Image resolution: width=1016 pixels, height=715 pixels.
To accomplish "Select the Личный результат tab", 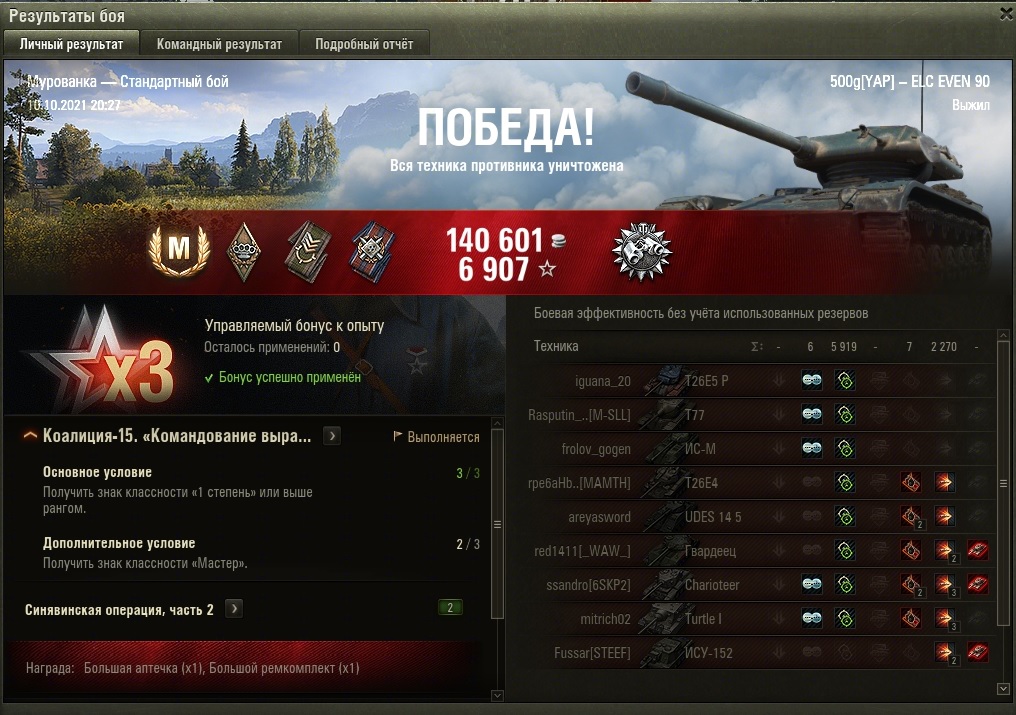I will point(72,44).
